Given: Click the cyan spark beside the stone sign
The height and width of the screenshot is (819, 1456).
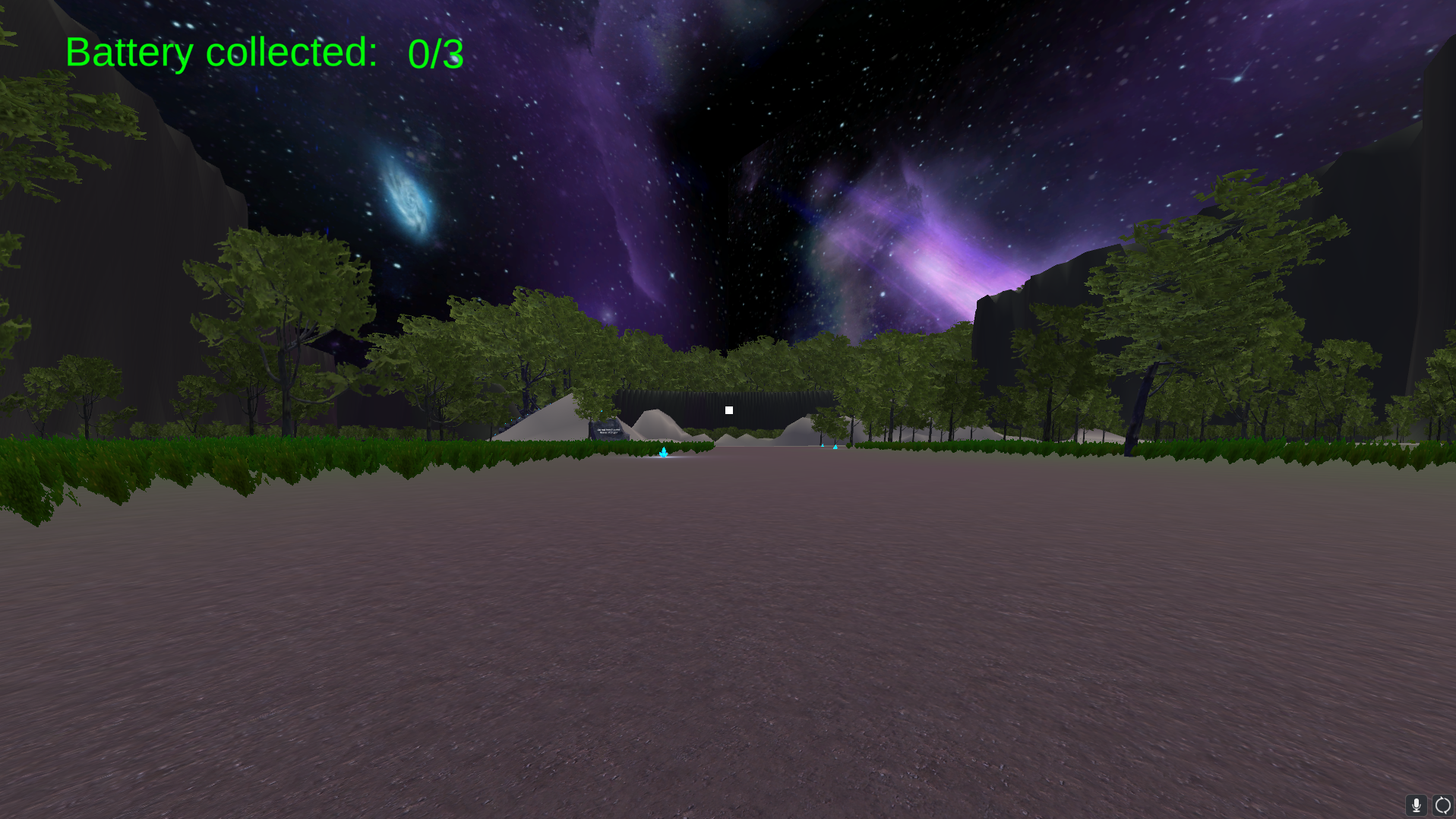Looking at the screenshot, I should pos(602,410).
